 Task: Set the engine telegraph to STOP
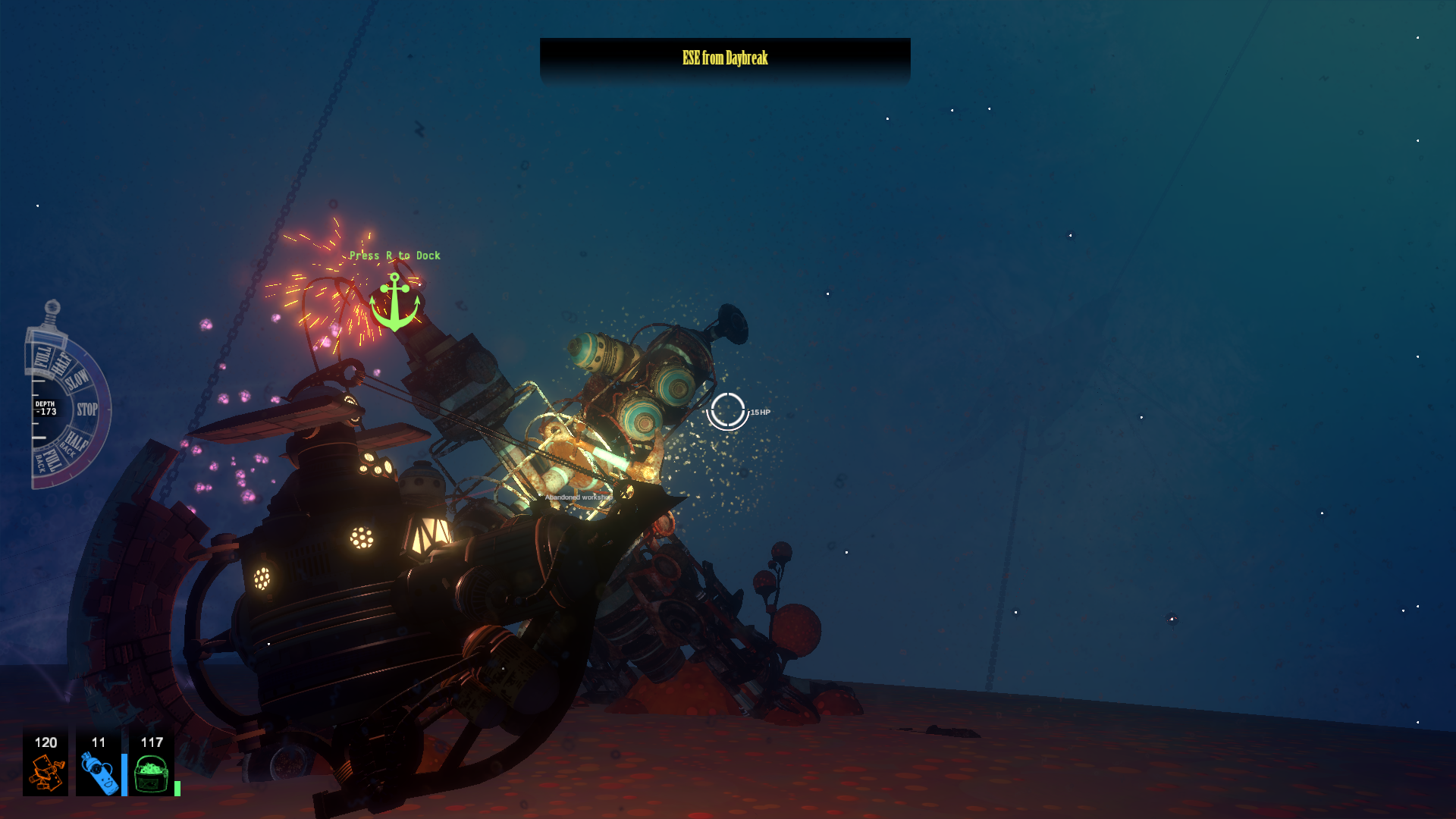point(87,409)
